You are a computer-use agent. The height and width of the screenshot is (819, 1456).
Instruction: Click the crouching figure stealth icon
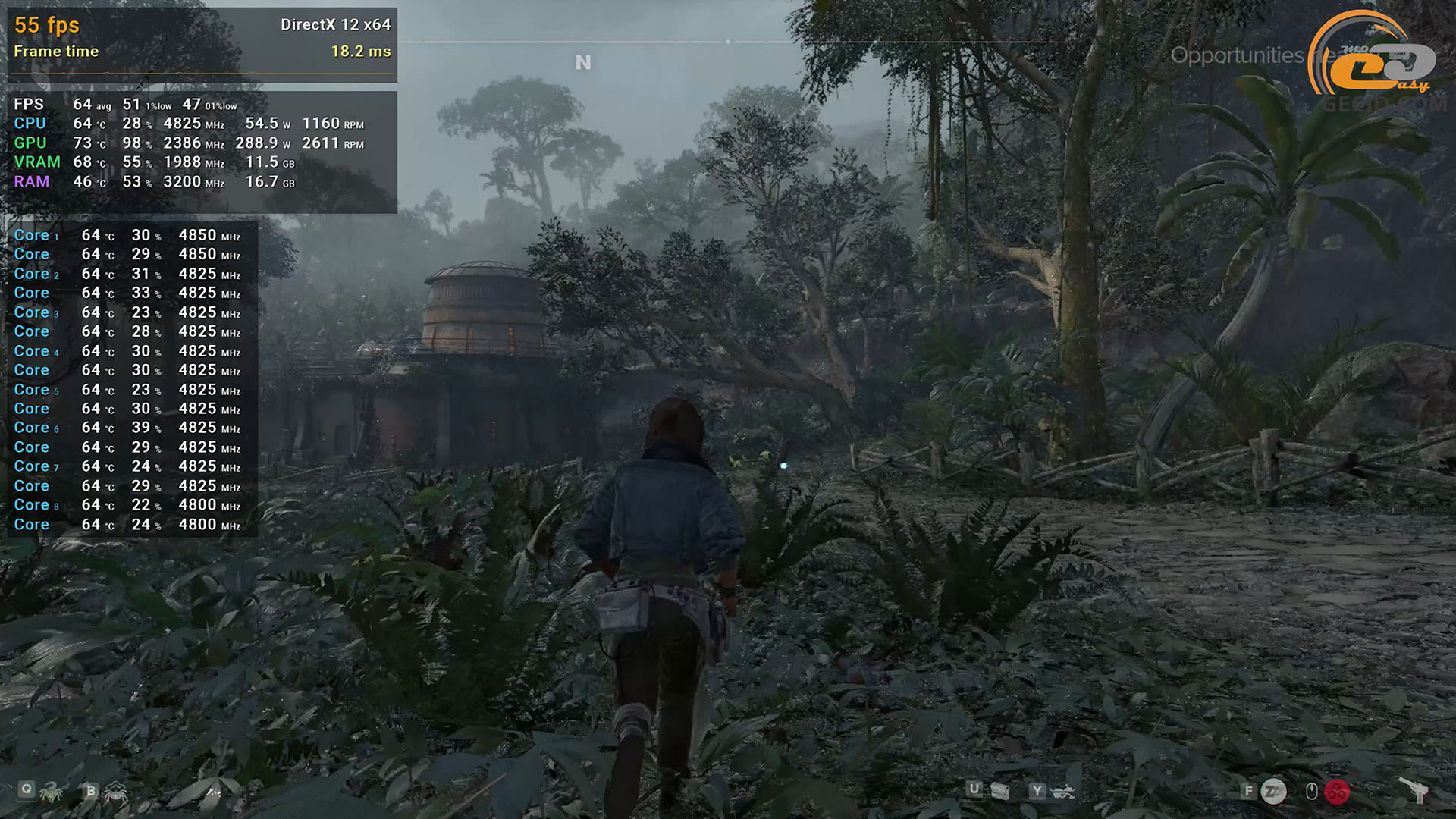(x=1063, y=792)
